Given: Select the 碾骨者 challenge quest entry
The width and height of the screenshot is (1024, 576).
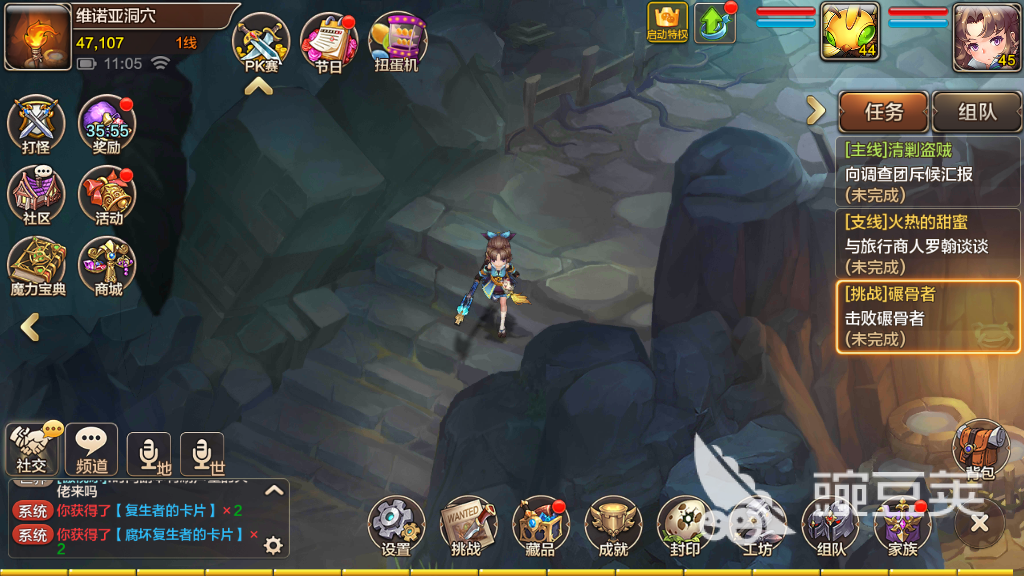Looking at the screenshot, I should (x=928, y=316).
